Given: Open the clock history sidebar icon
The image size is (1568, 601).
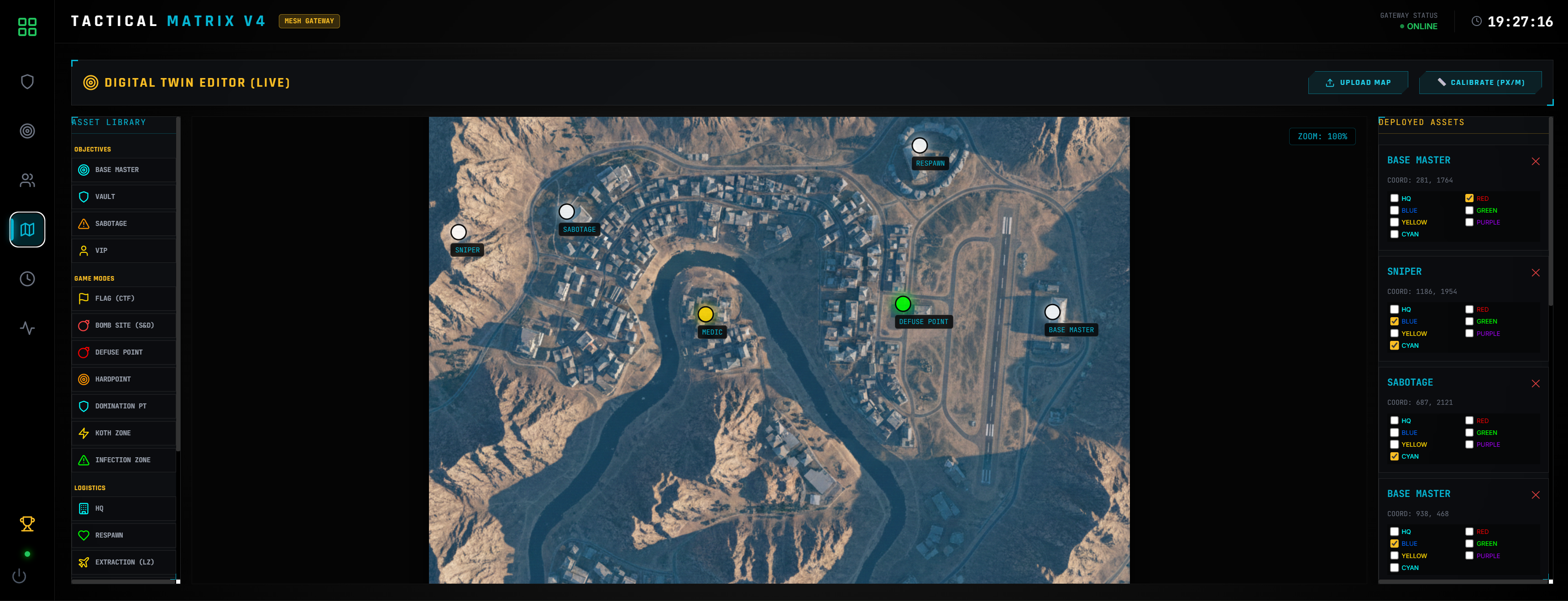Looking at the screenshot, I should [27, 279].
